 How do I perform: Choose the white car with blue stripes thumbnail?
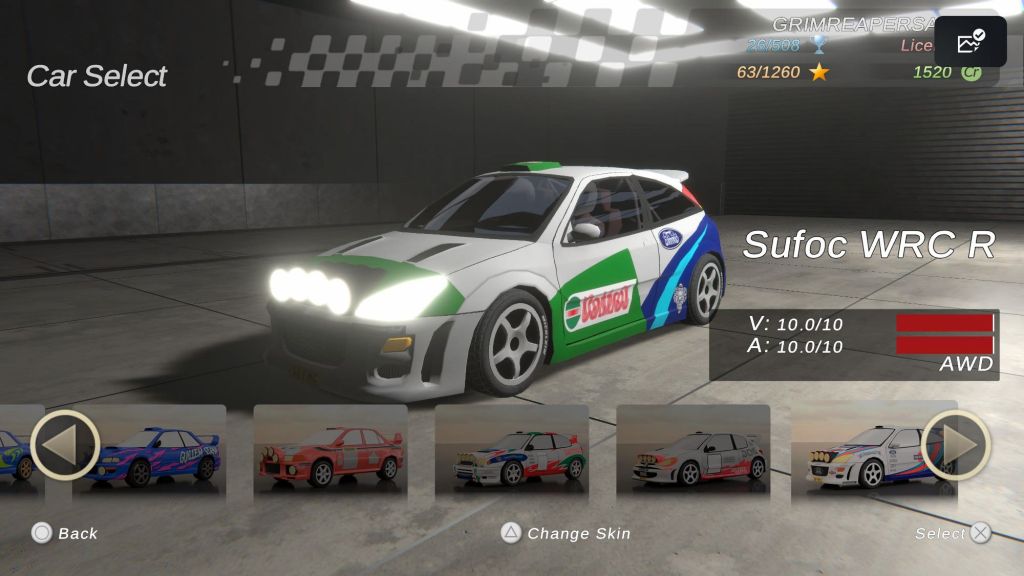click(862, 452)
